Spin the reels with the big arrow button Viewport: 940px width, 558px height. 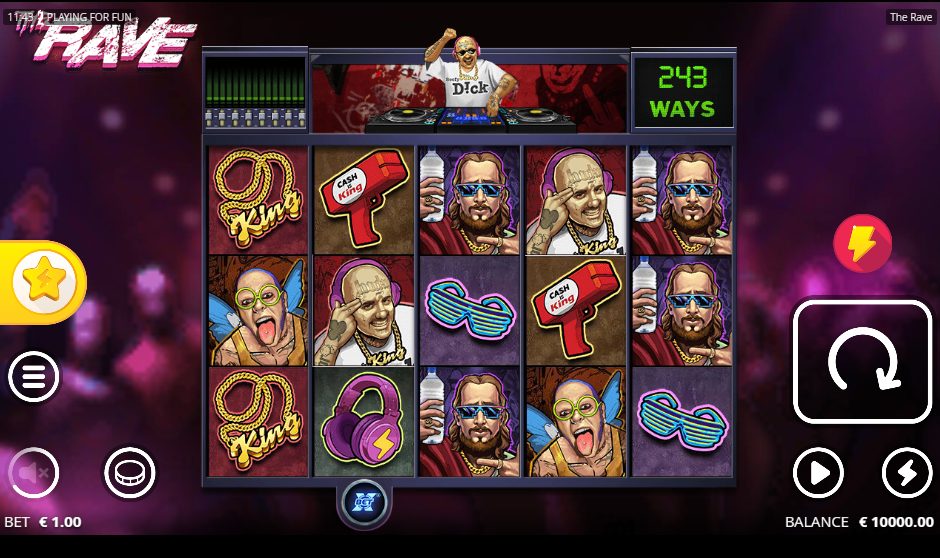click(862, 362)
